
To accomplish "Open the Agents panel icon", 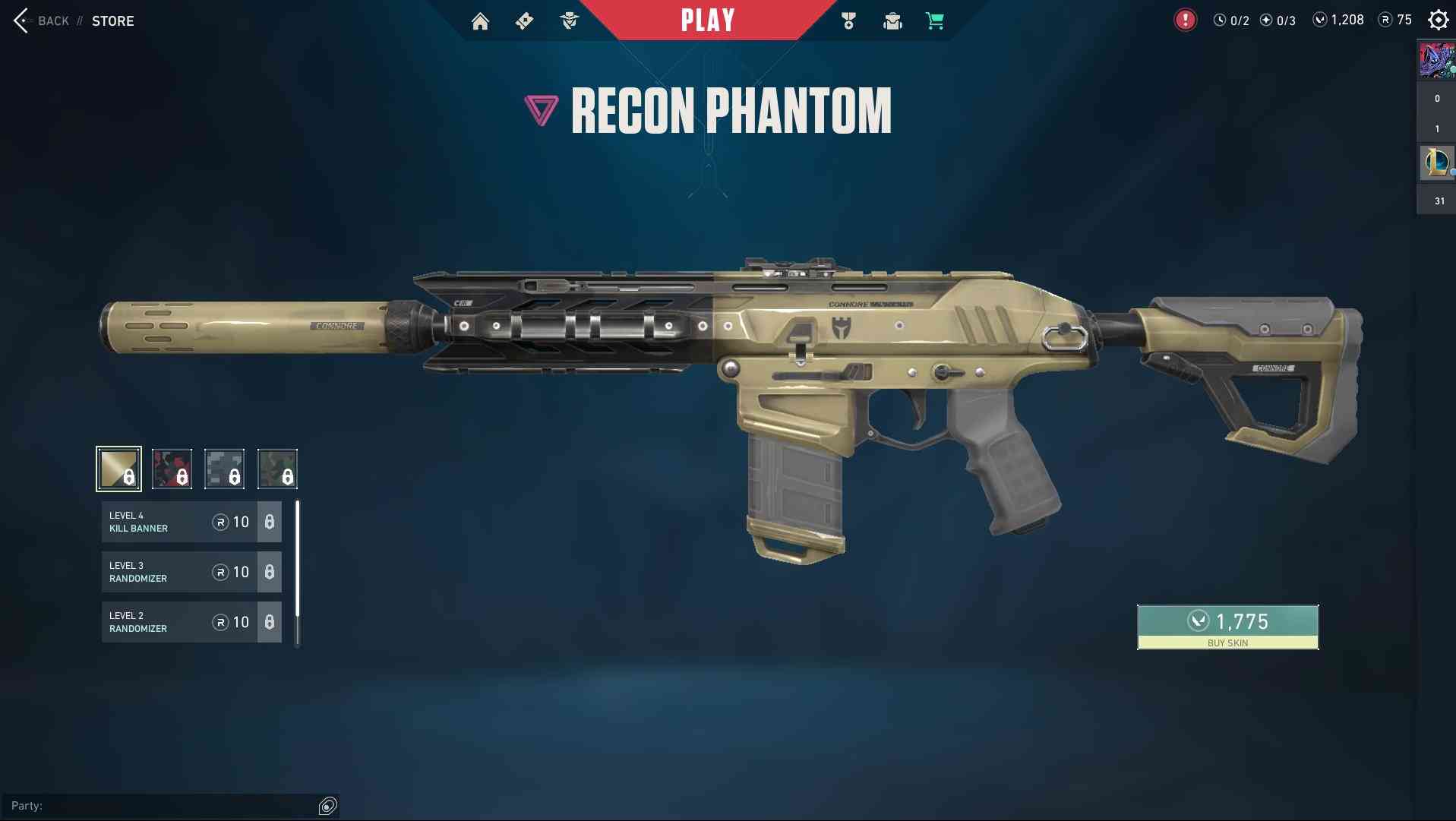I will [570, 21].
